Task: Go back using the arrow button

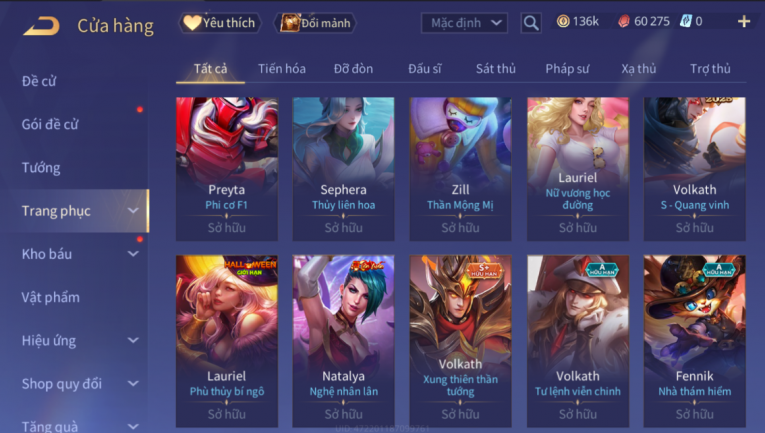Action: pos(41,24)
